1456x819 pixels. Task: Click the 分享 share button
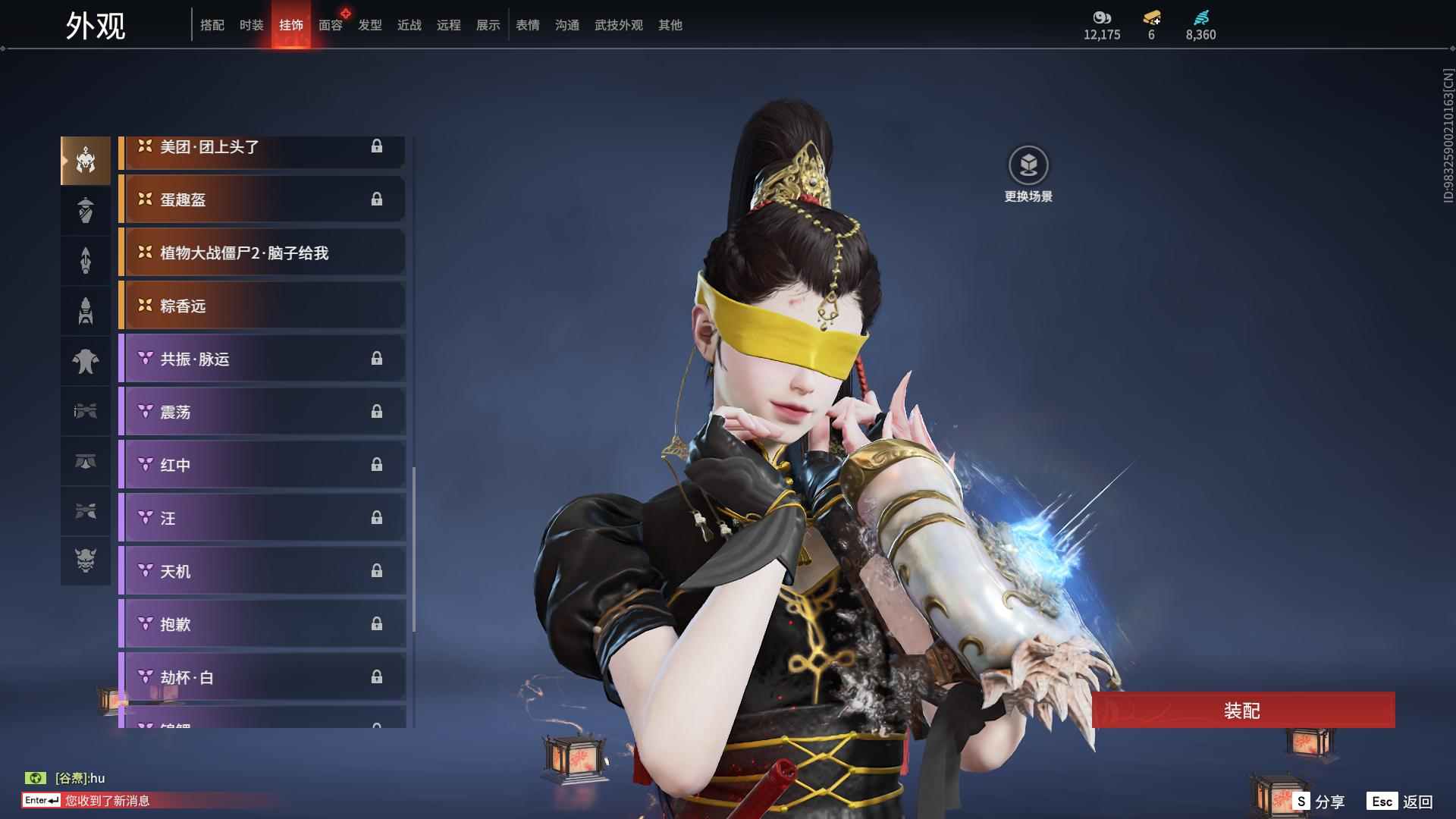coord(1319,802)
